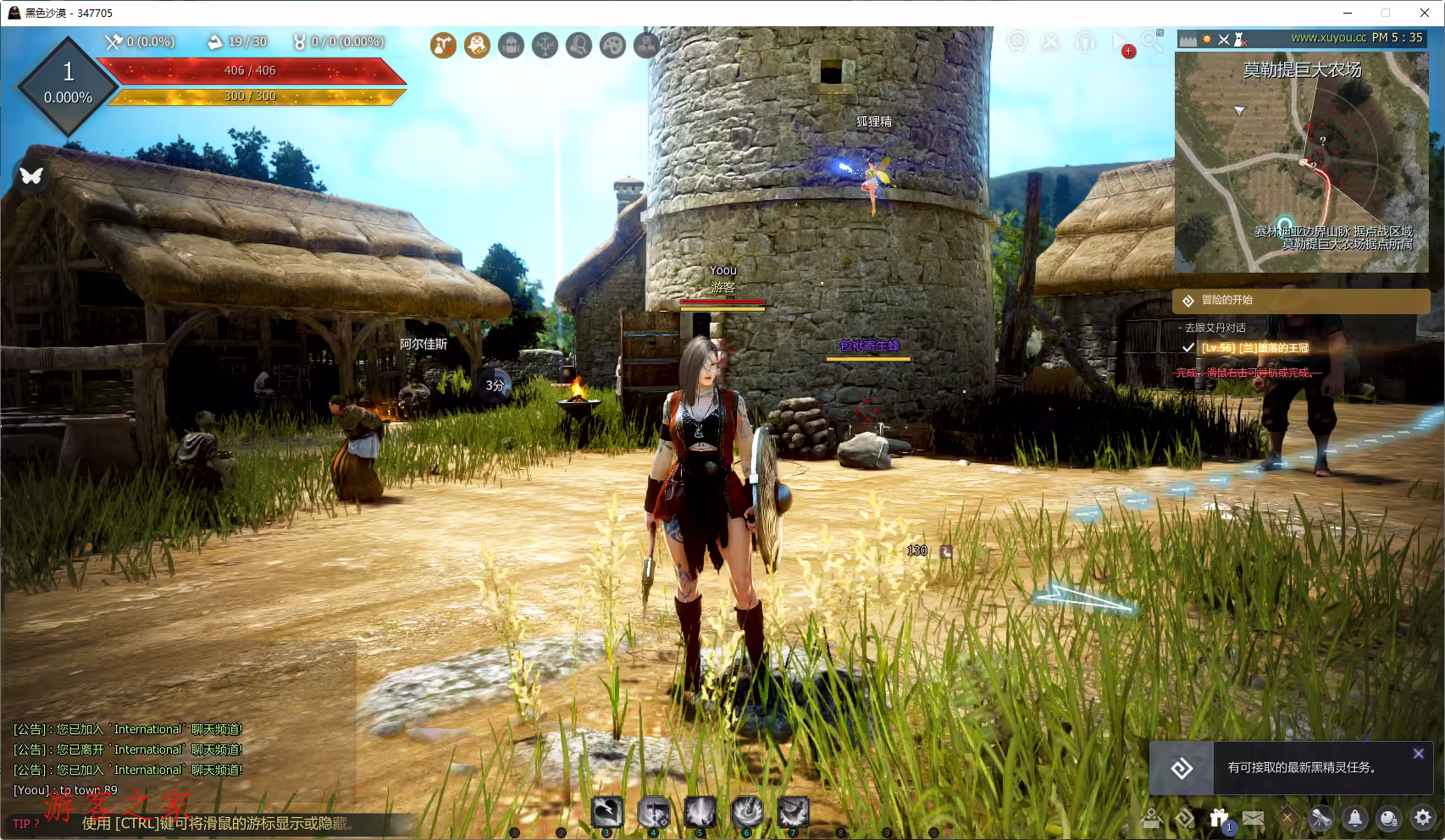Viewport: 1445px width, 840px height.
Task: Activate the spinning axe skill in slot 7
Action: [793, 813]
